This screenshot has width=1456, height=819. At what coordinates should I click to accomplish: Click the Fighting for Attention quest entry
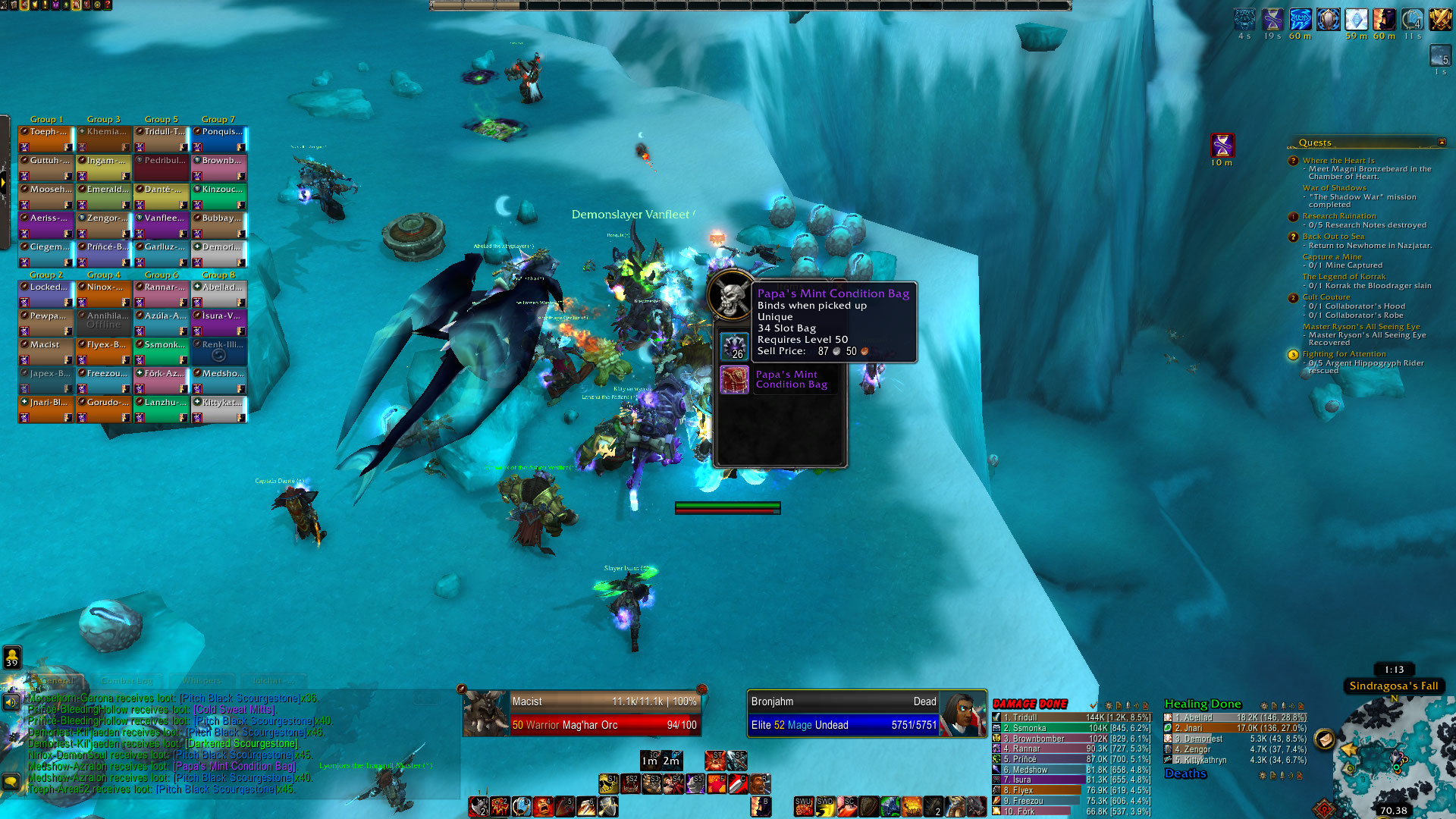click(1344, 354)
